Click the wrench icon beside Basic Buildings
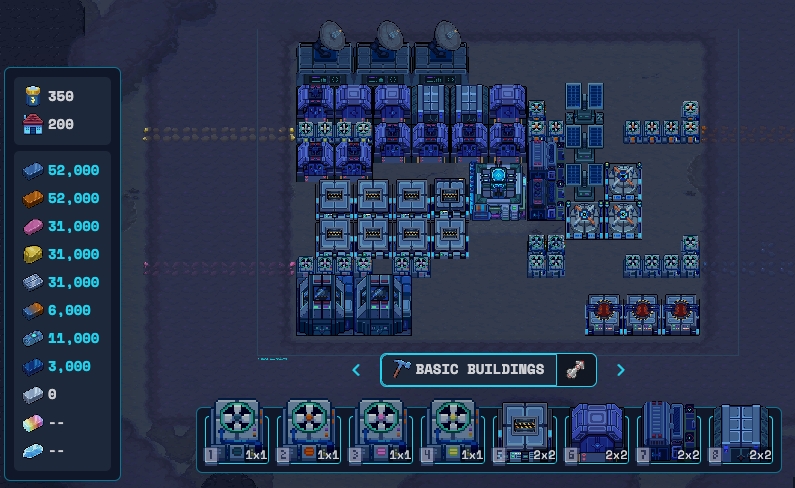The image size is (795, 488). click(576, 370)
